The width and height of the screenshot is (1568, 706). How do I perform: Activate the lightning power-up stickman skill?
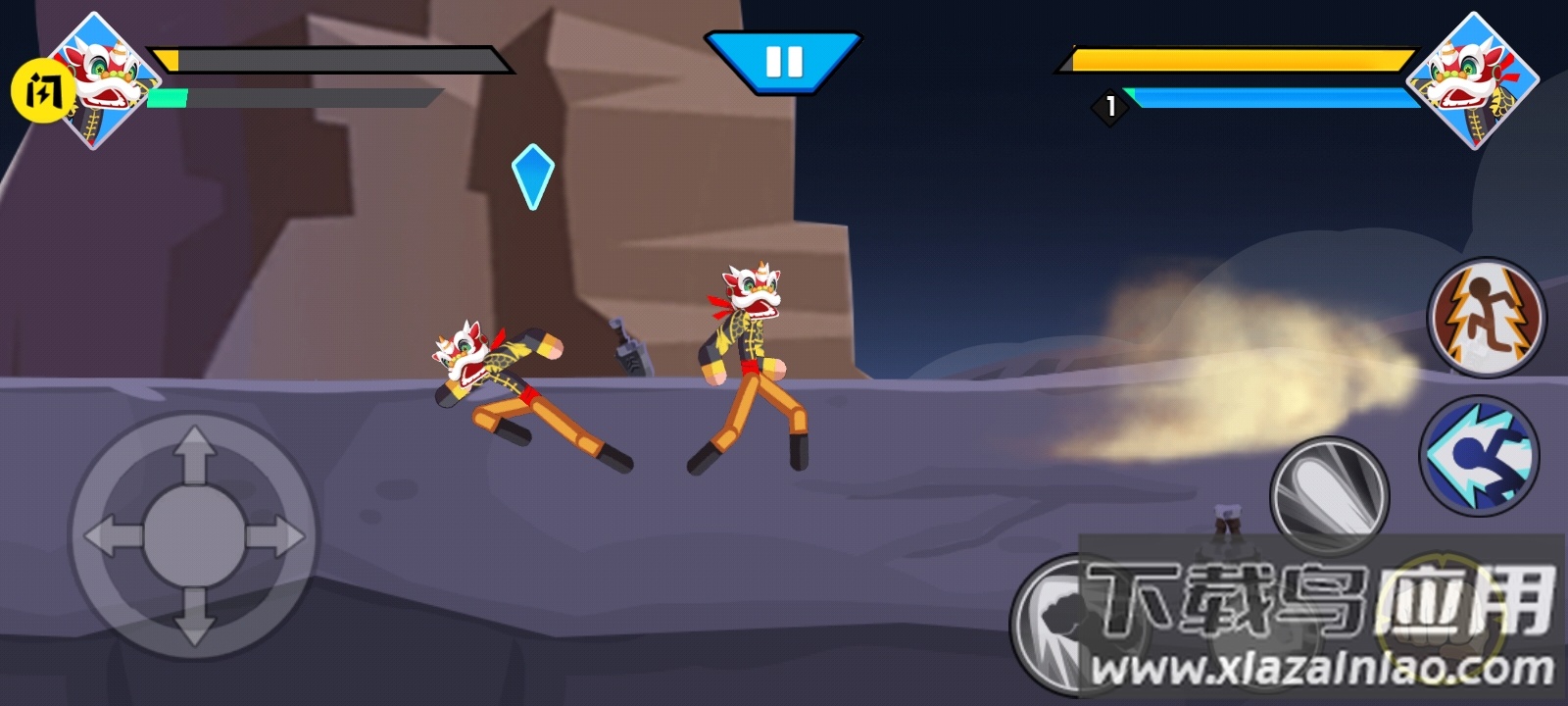pyautogui.click(x=1486, y=317)
